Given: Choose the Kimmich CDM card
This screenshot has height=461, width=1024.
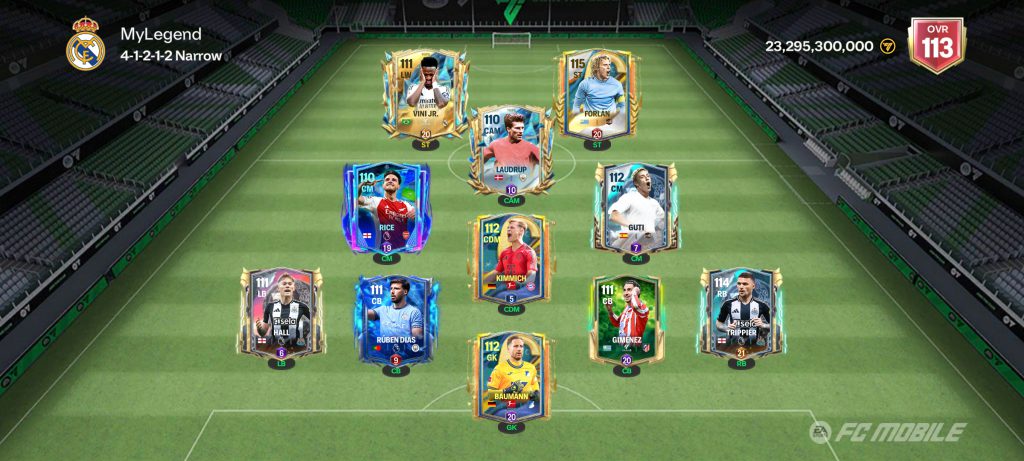Looking at the screenshot, I should point(511,260).
